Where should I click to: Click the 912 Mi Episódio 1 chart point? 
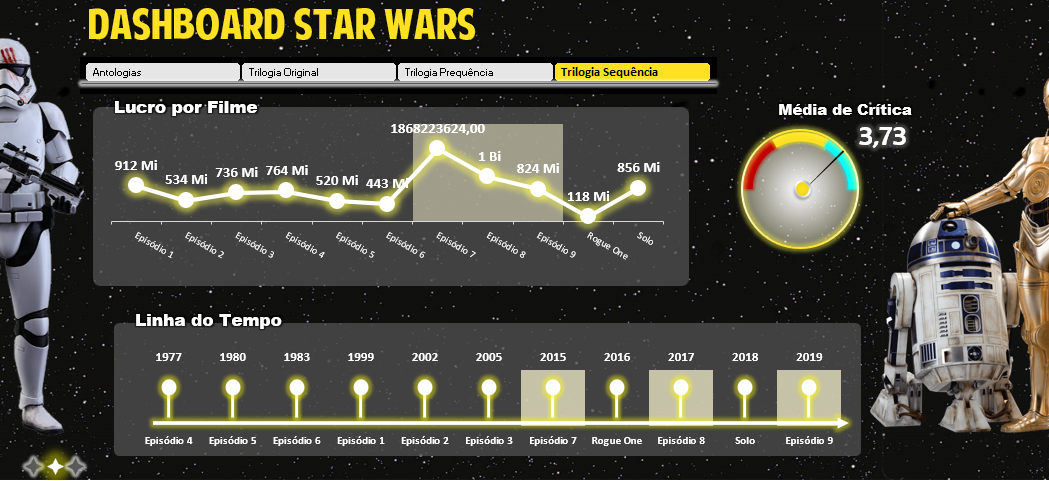click(x=136, y=185)
